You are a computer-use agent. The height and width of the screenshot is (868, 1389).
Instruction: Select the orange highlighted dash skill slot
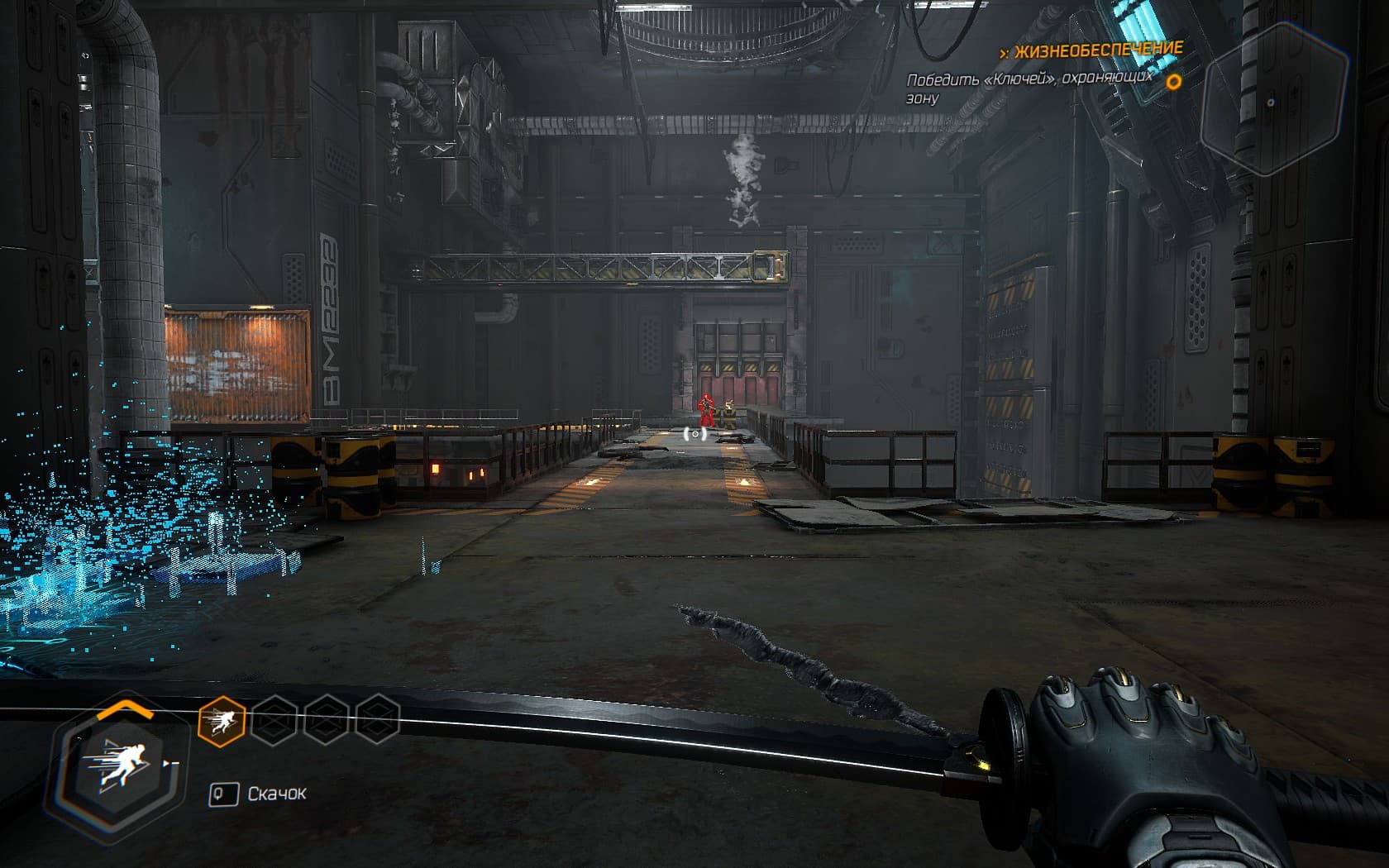click(222, 720)
